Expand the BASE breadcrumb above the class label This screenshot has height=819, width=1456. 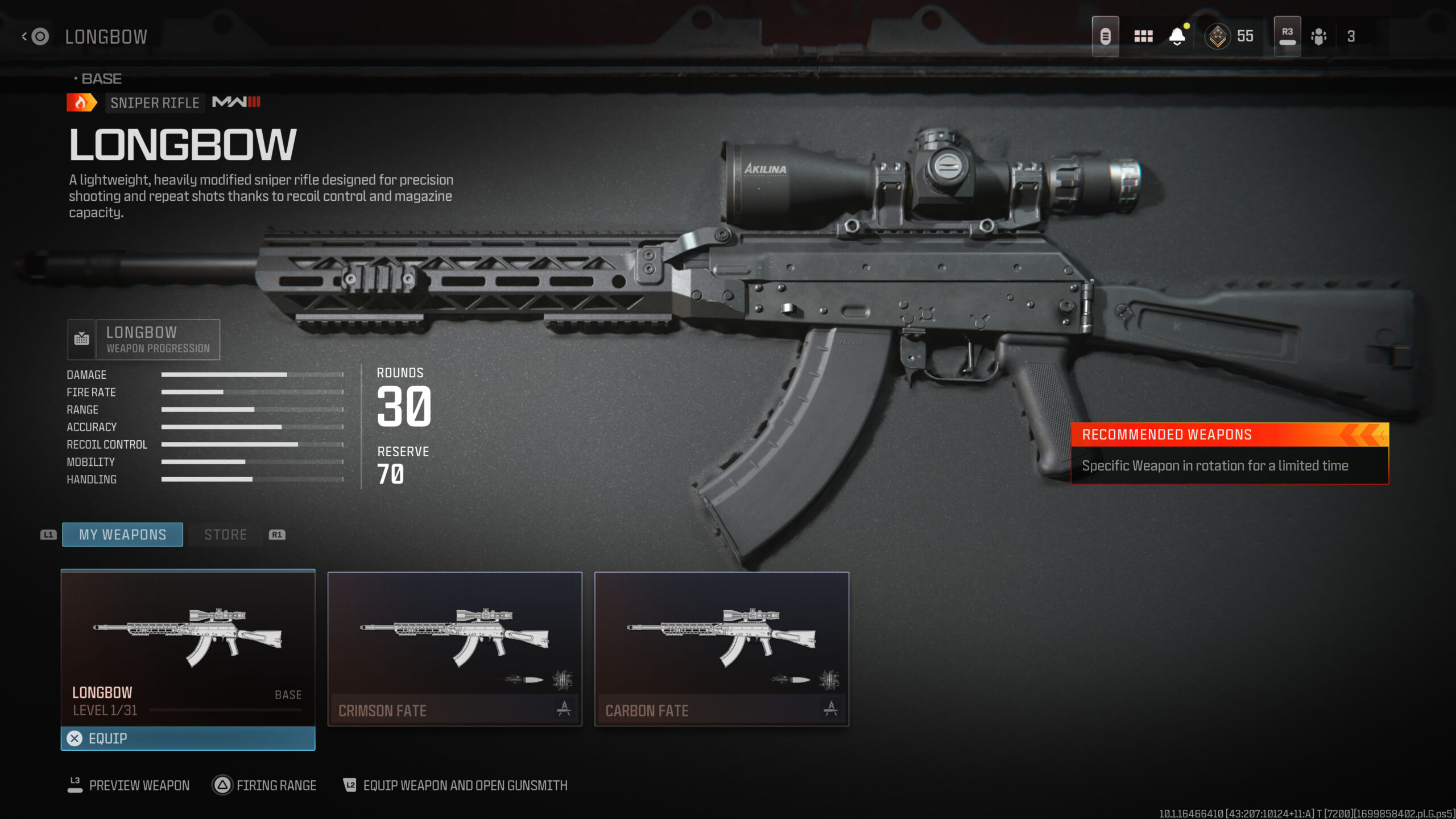(x=98, y=78)
